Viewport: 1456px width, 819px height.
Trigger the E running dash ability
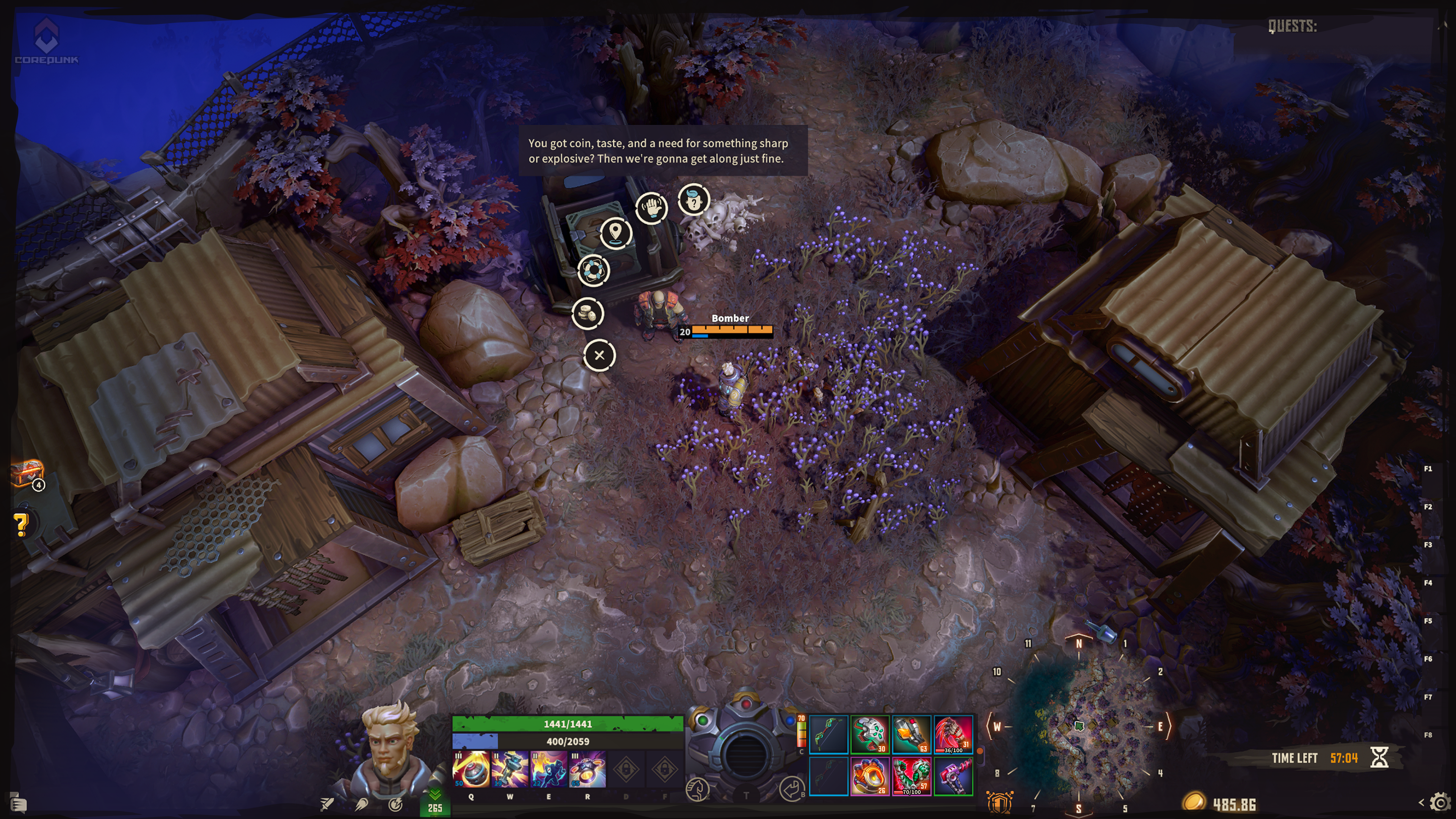pyautogui.click(x=548, y=769)
